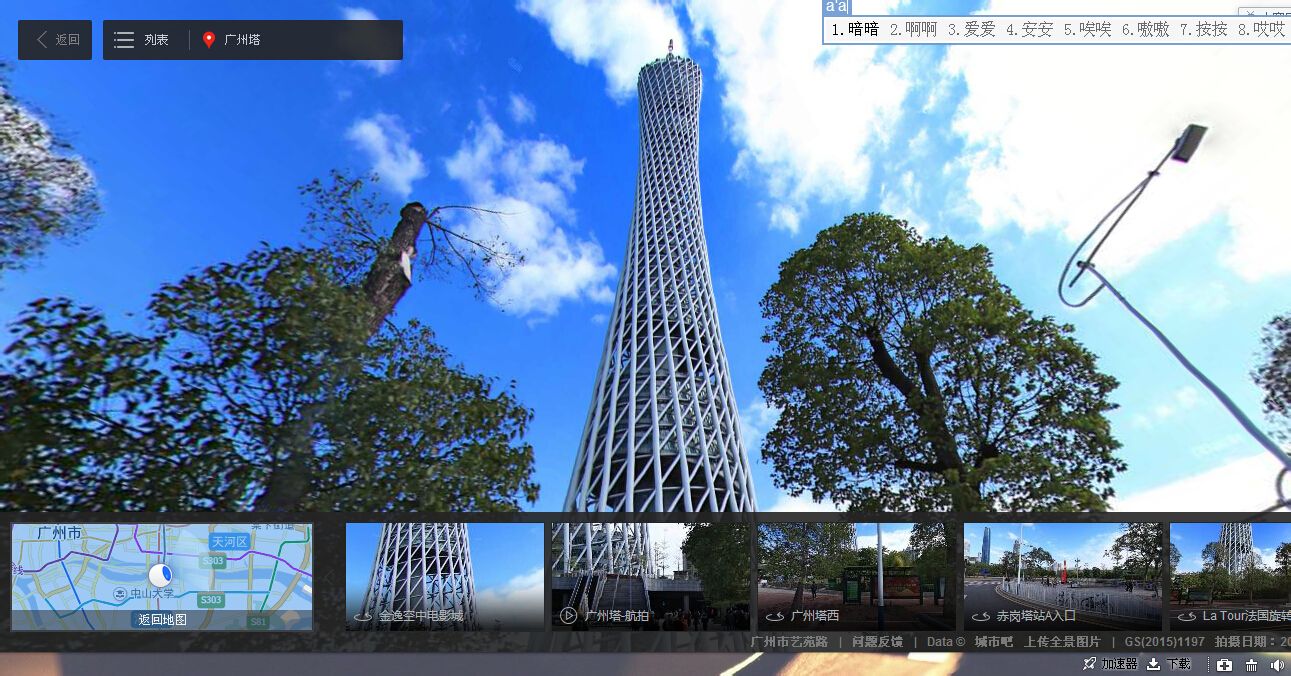View the 广州塔西 panorama thumbnail
The width and height of the screenshot is (1291, 676).
coord(856,576)
